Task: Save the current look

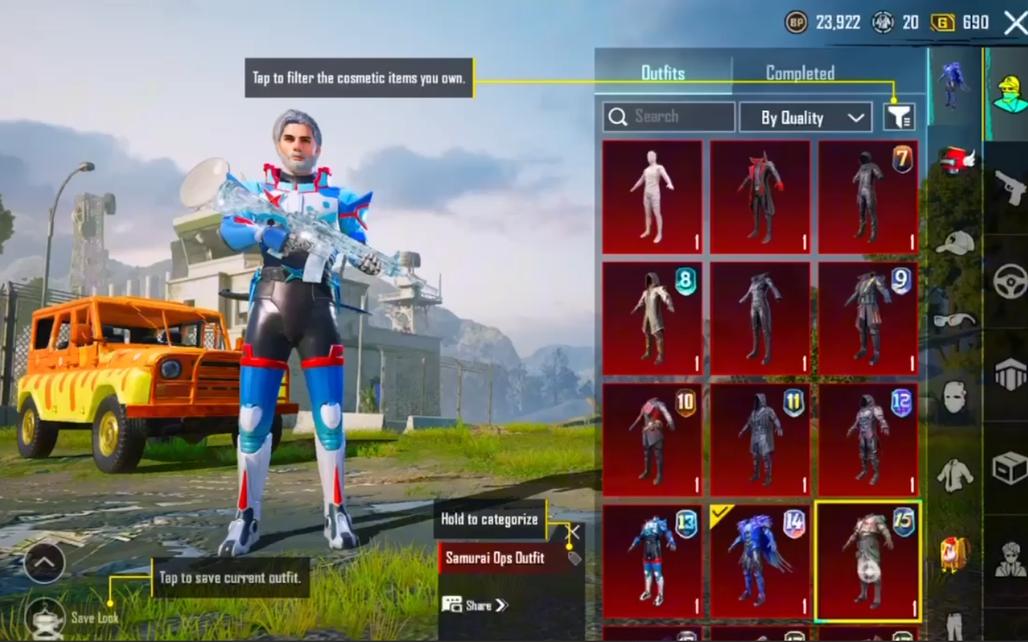Action: click(x=45, y=617)
